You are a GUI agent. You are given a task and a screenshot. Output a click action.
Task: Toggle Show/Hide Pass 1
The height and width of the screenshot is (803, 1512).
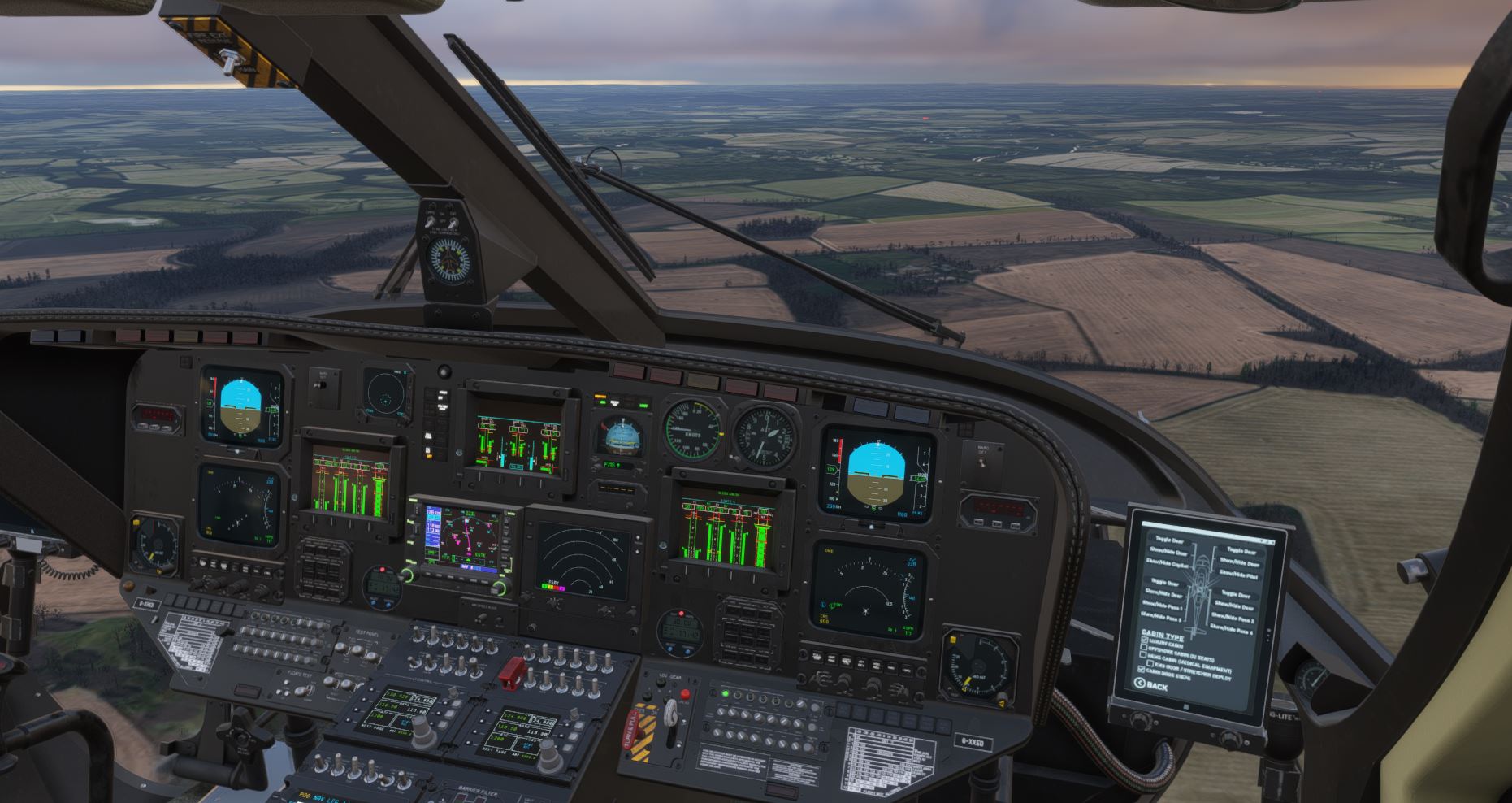pyautogui.click(x=1163, y=606)
